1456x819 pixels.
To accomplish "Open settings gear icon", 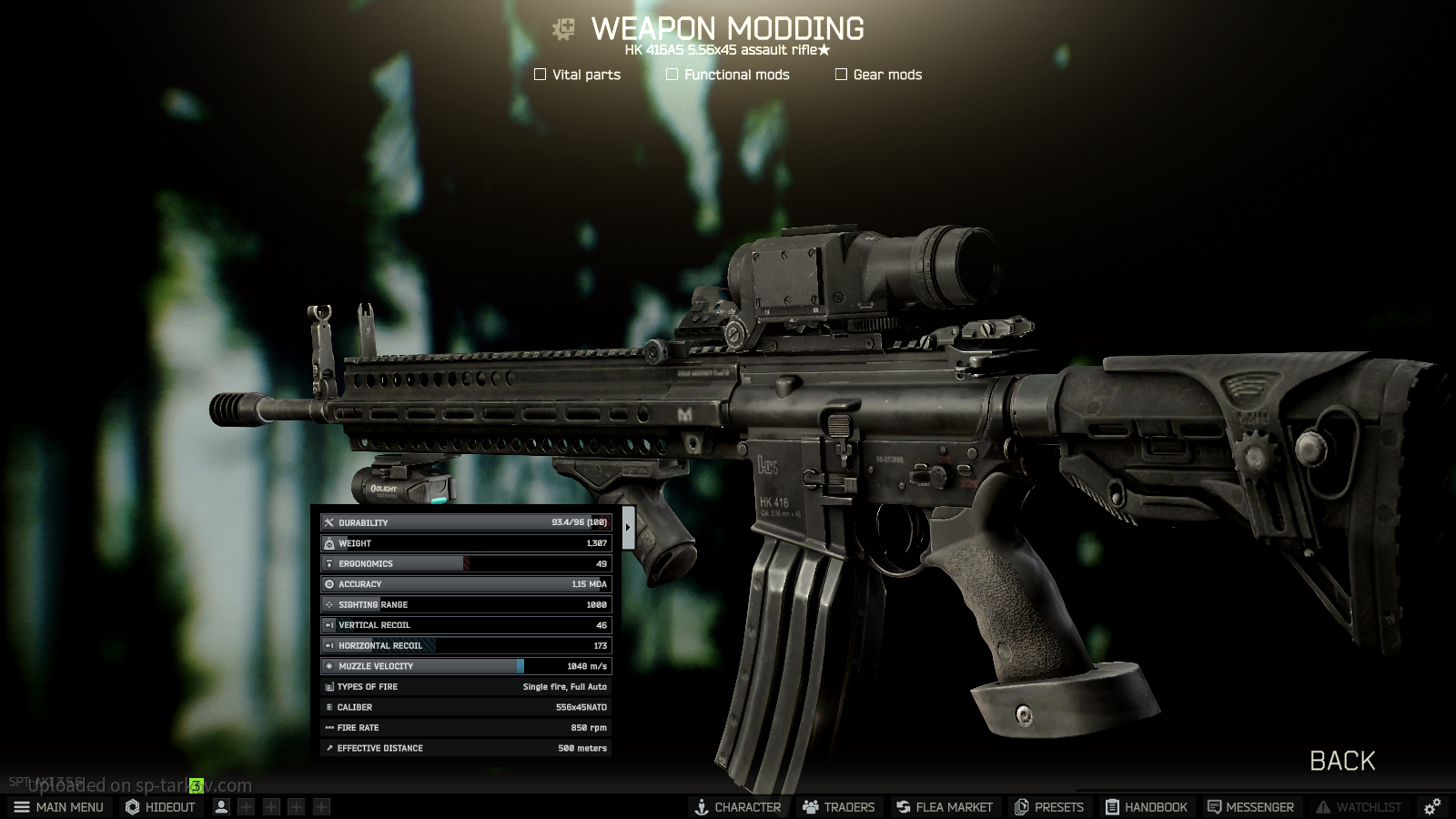I will pyautogui.click(x=1432, y=807).
